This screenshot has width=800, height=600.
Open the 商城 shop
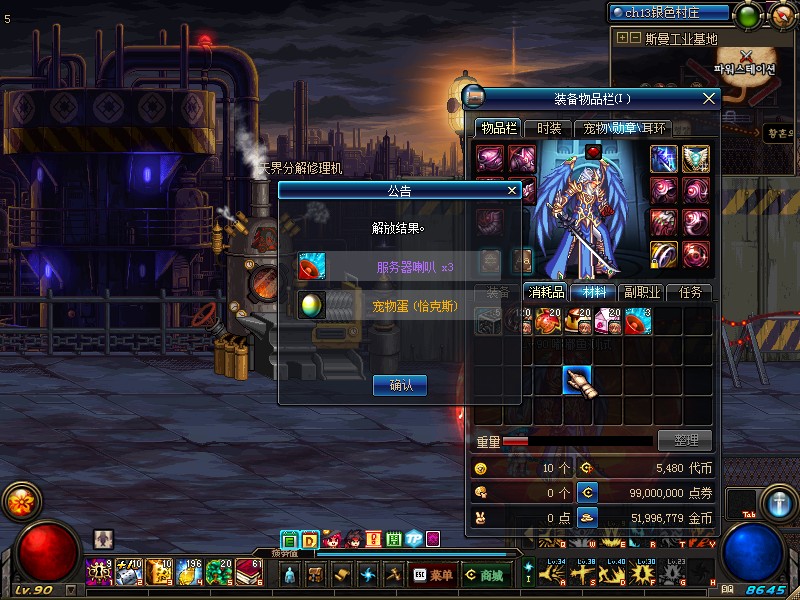pyautogui.click(x=484, y=575)
